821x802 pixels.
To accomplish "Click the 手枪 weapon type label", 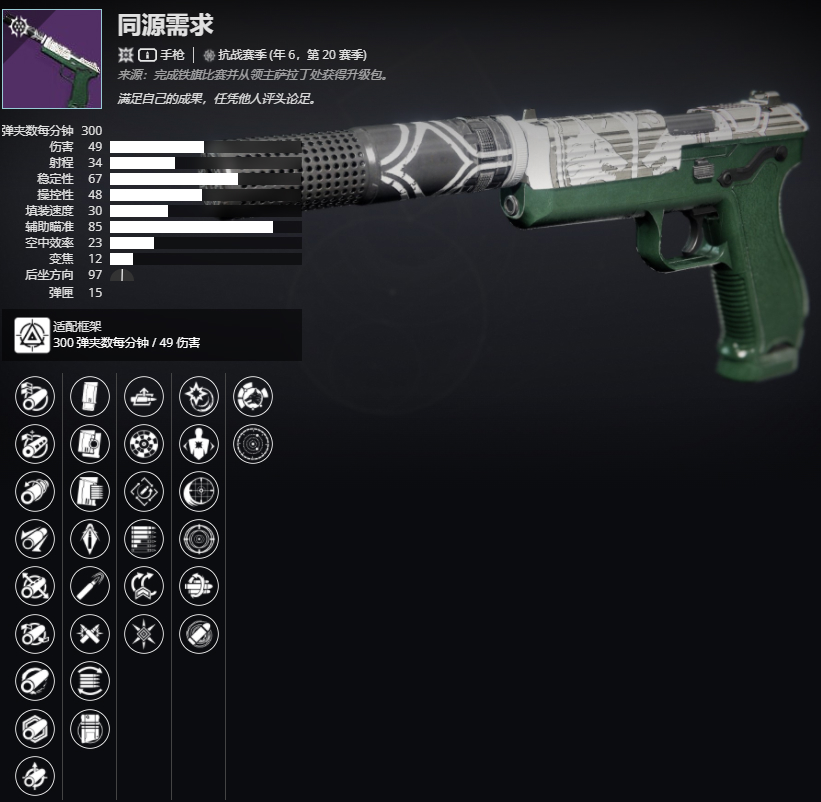I will click(172, 56).
